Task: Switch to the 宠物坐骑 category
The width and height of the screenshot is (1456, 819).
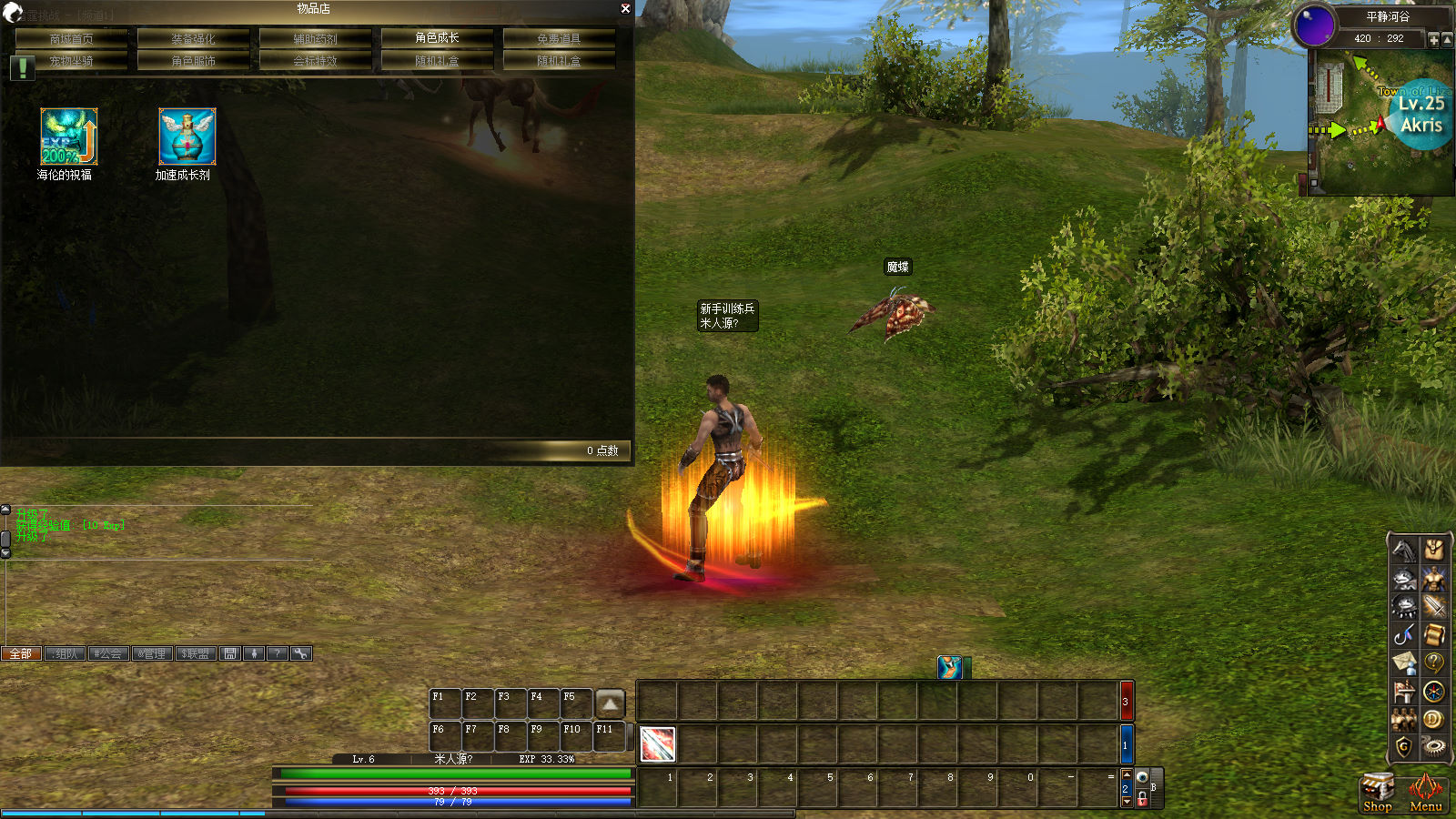Action: pyautogui.click(x=72, y=61)
